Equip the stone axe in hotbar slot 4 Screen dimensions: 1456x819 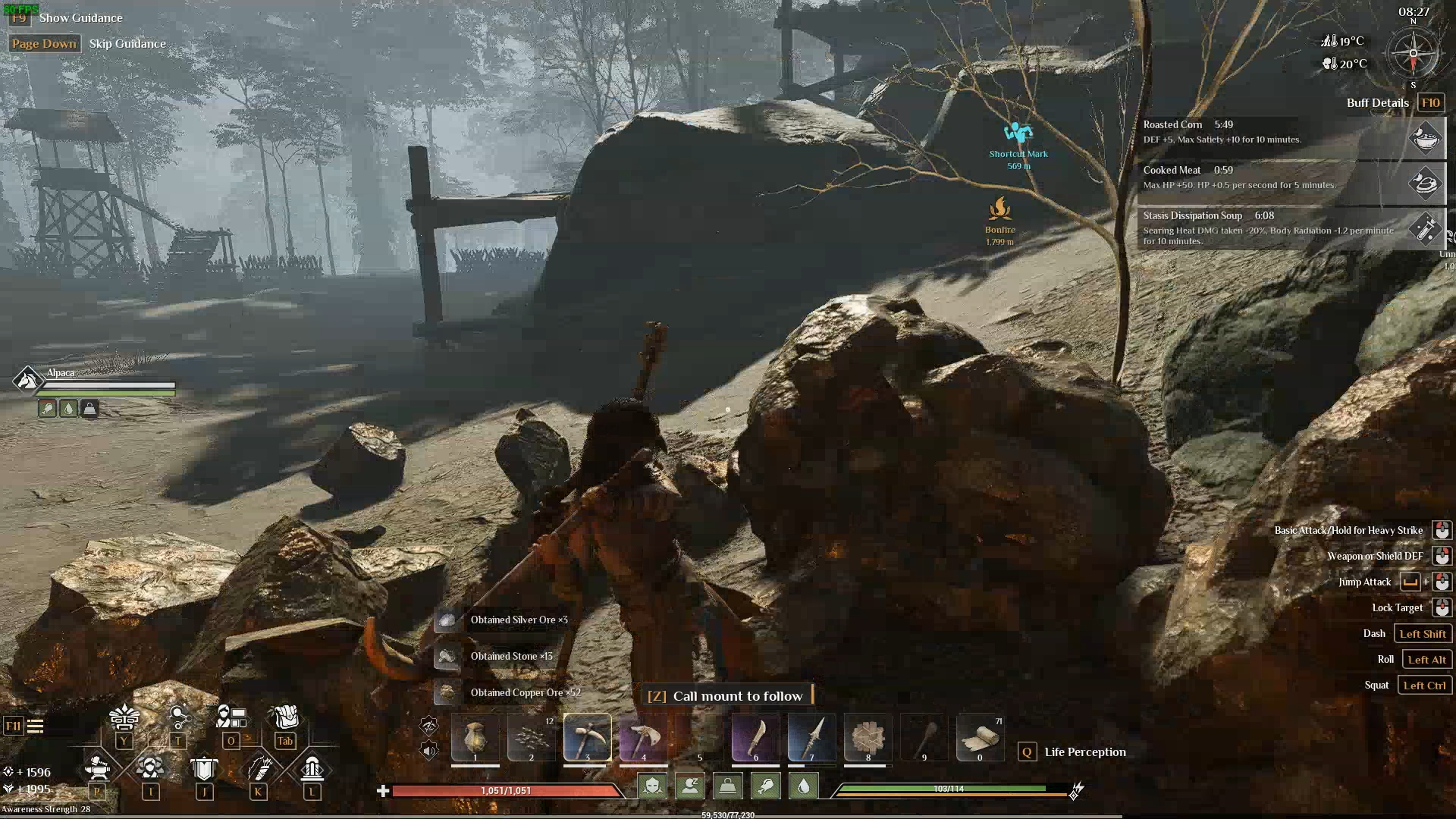pyautogui.click(x=643, y=736)
